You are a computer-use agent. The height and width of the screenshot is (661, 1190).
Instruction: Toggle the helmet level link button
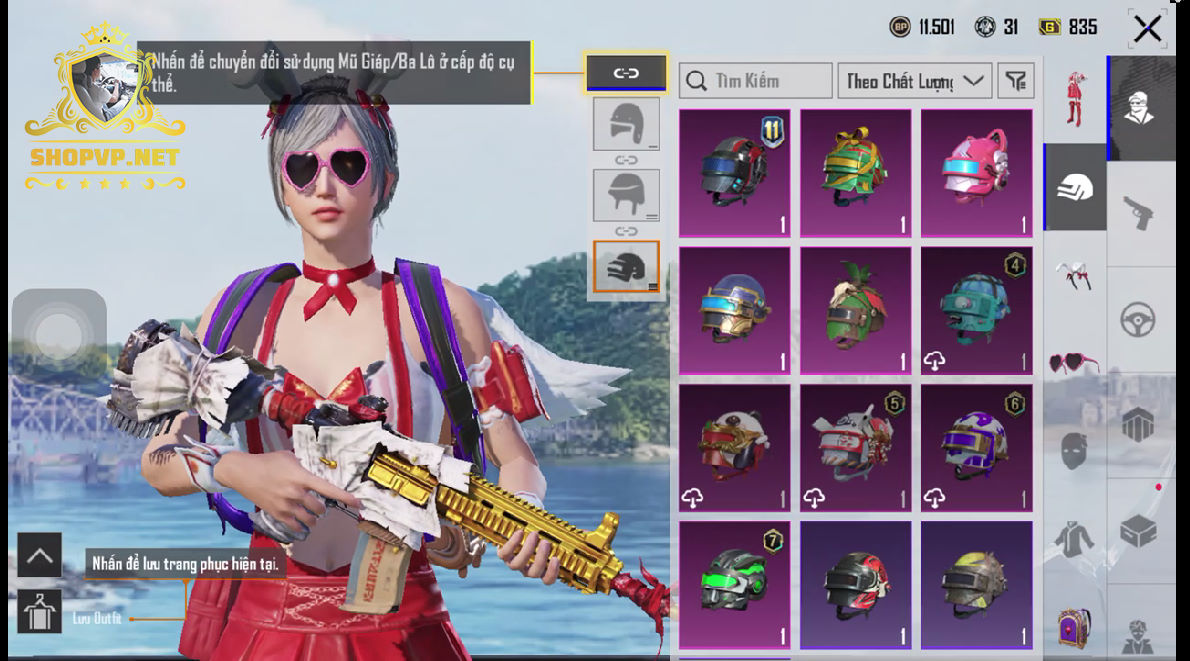626,73
